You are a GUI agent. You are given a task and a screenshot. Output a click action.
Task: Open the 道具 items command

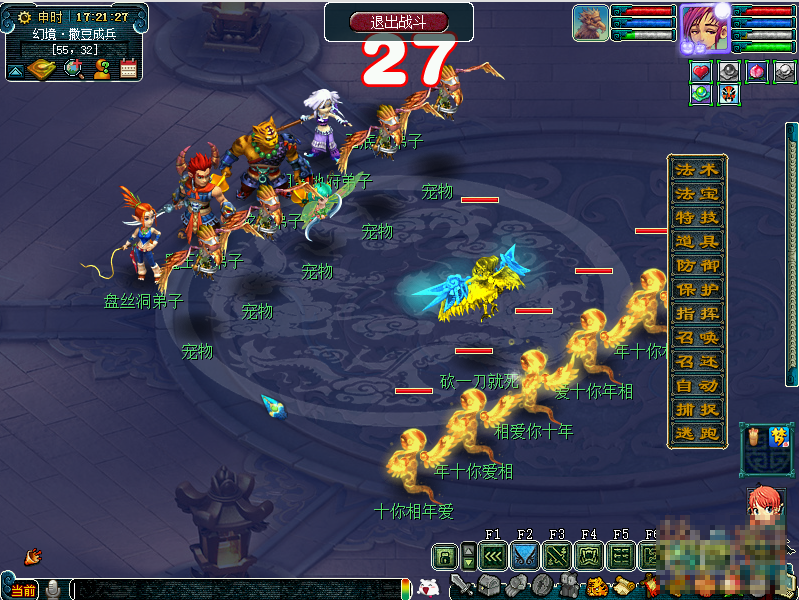(x=697, y=242)
